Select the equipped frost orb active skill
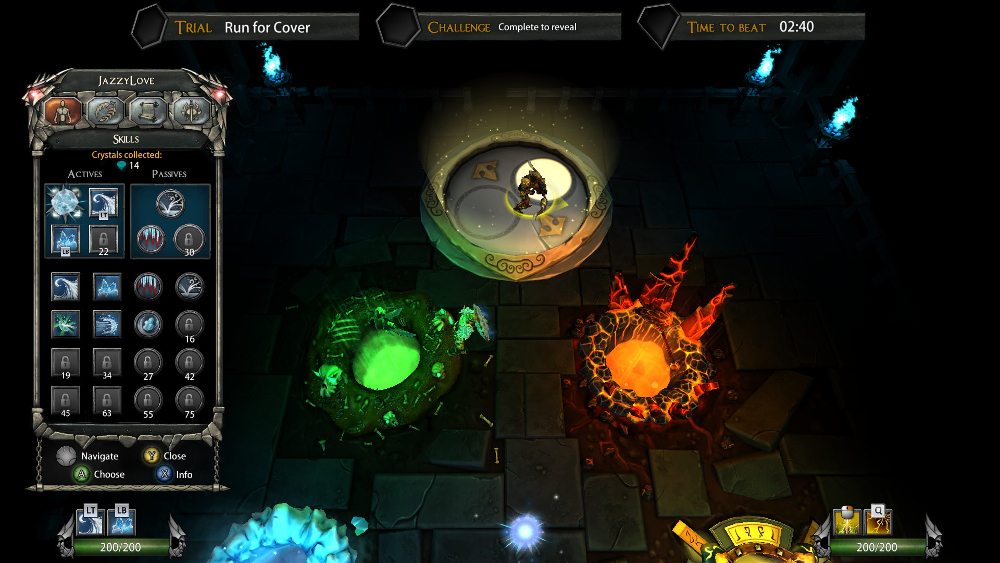Viewport: 1000px width, 563px height. (64, 203)
